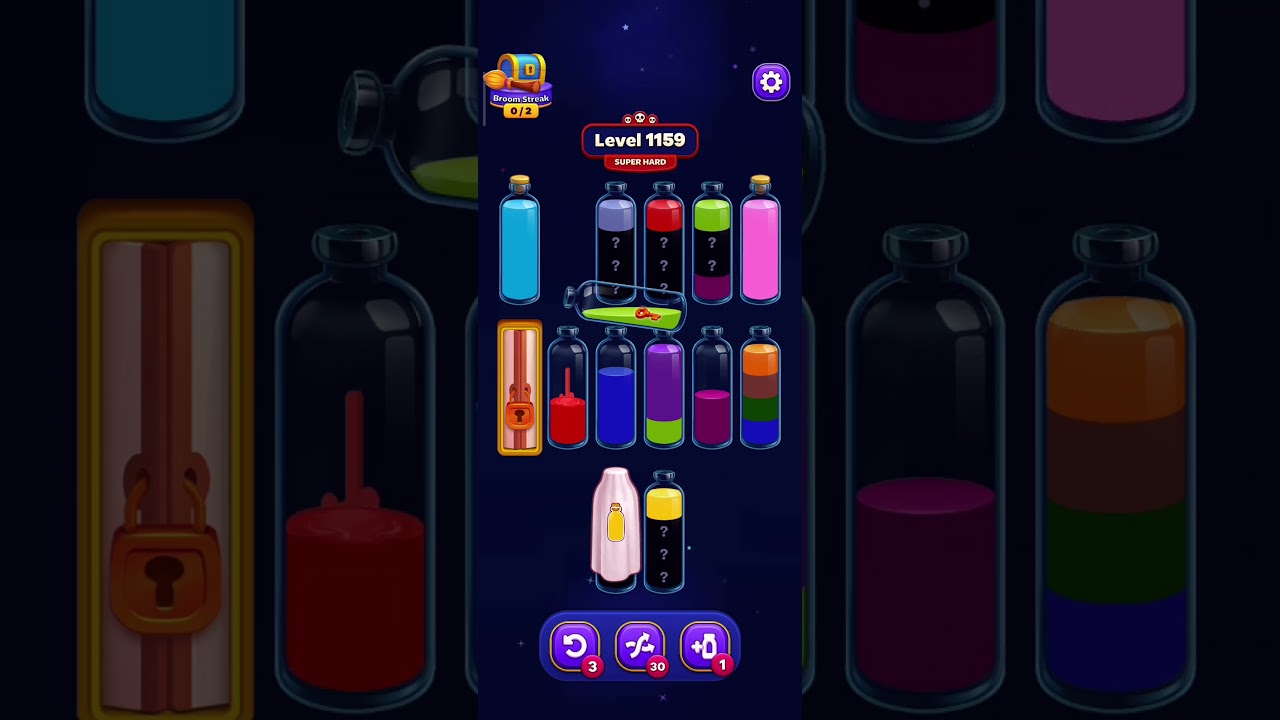Tap the add extra bottle icon
The image size is (1280, 720).
[707, 646]
